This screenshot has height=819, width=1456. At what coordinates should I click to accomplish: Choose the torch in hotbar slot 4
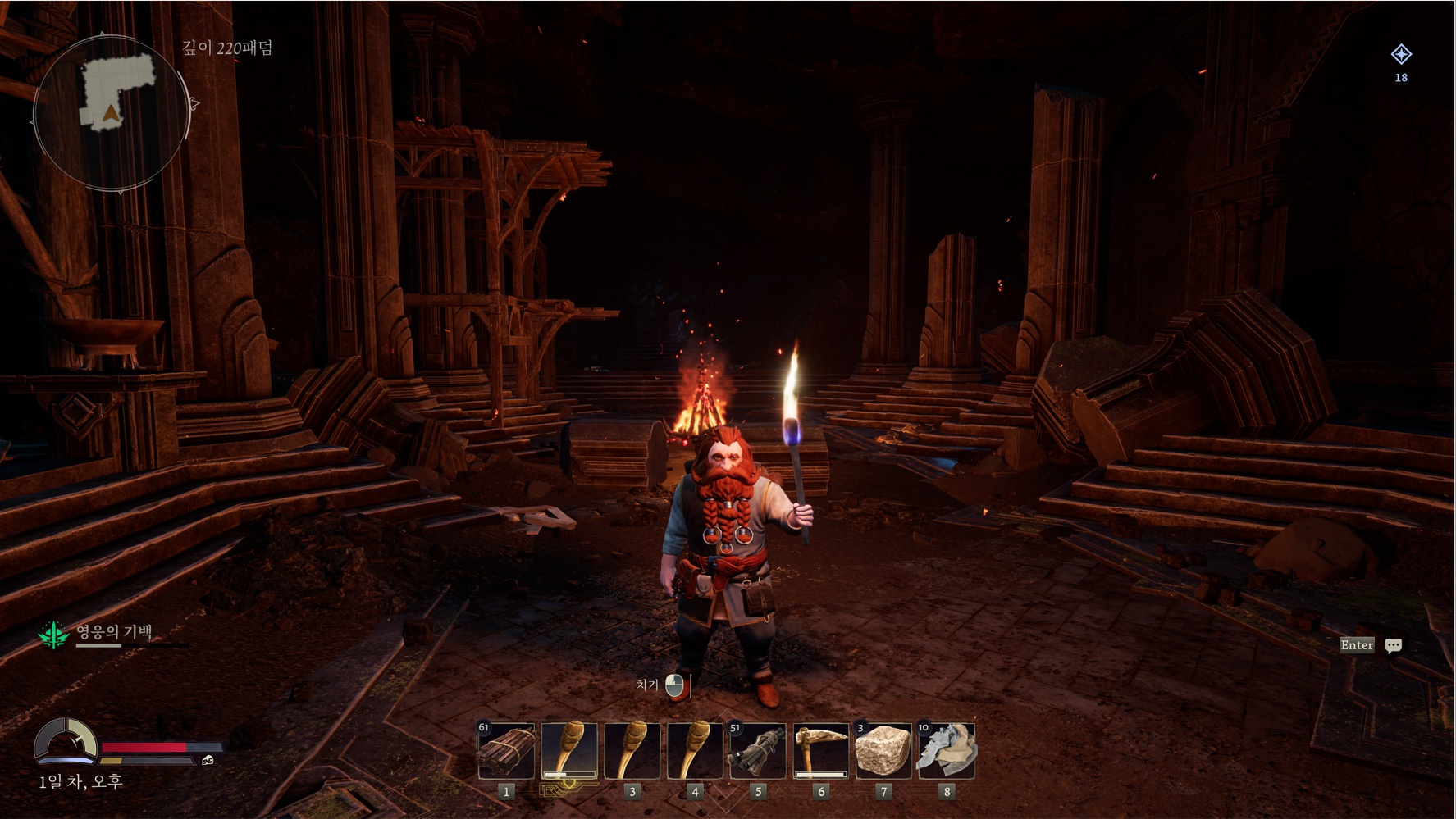pyautogui.click(x=695, y=750)
